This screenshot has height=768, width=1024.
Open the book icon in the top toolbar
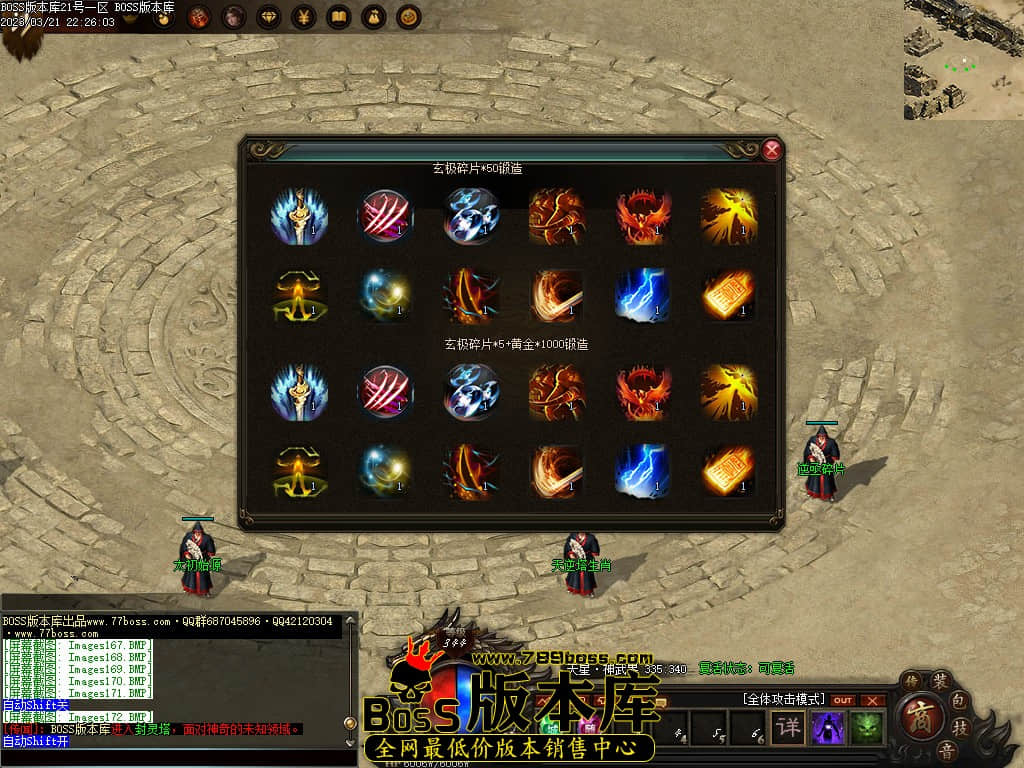click(339, 17)
